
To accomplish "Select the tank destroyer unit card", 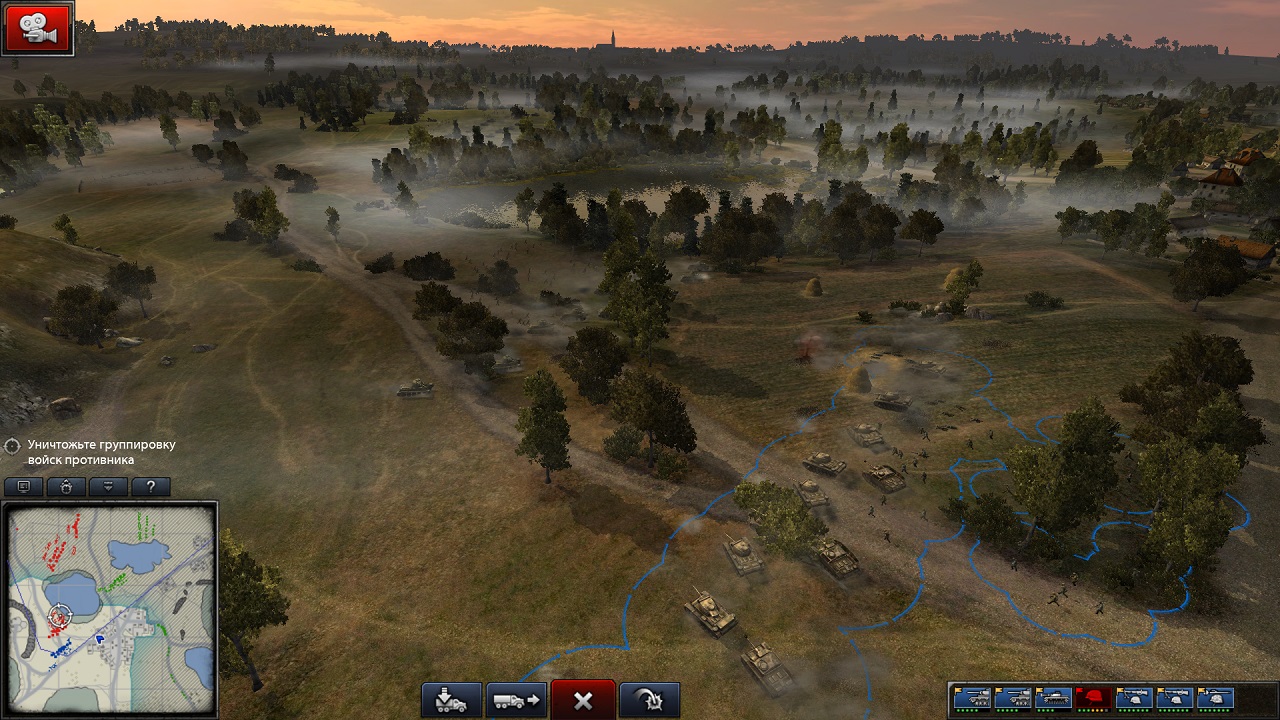I will (1053, 697).
